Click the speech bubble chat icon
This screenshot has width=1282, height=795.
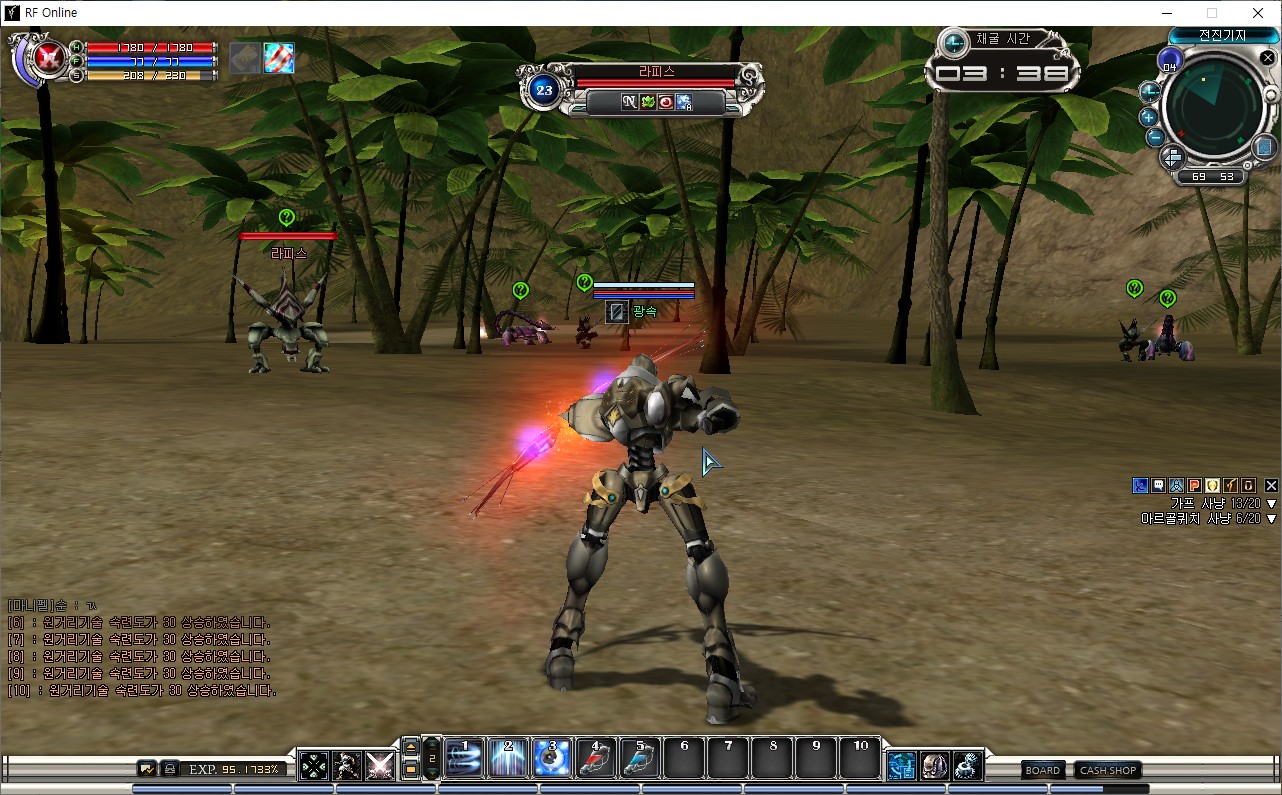[x=1158, y=486]
